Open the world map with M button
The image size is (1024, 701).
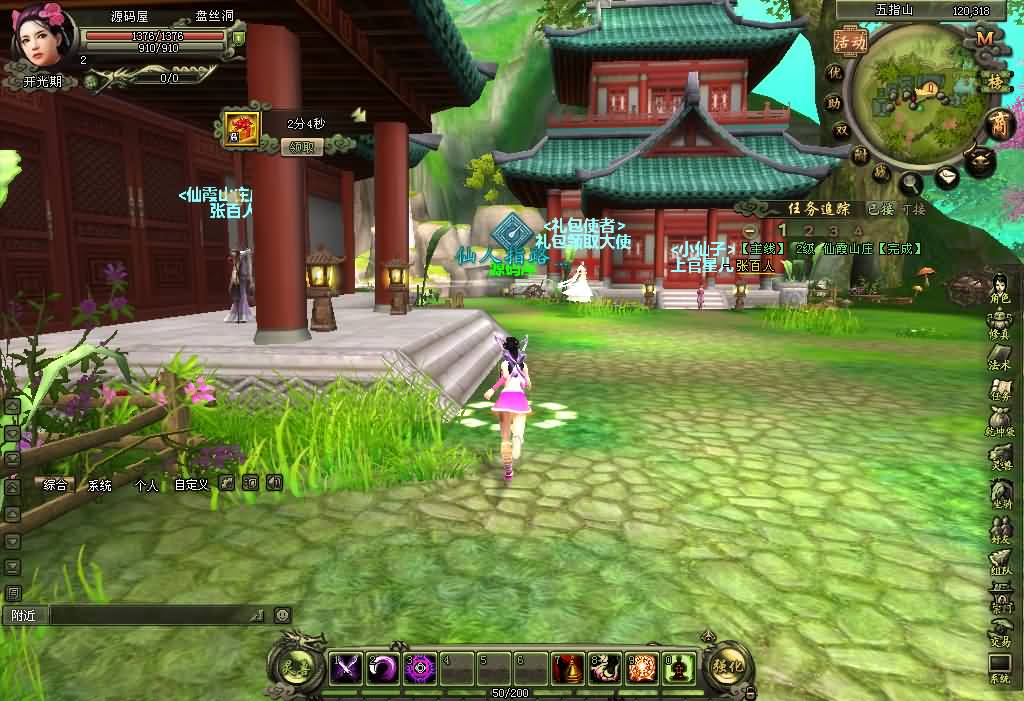click(x=984, y=38)
